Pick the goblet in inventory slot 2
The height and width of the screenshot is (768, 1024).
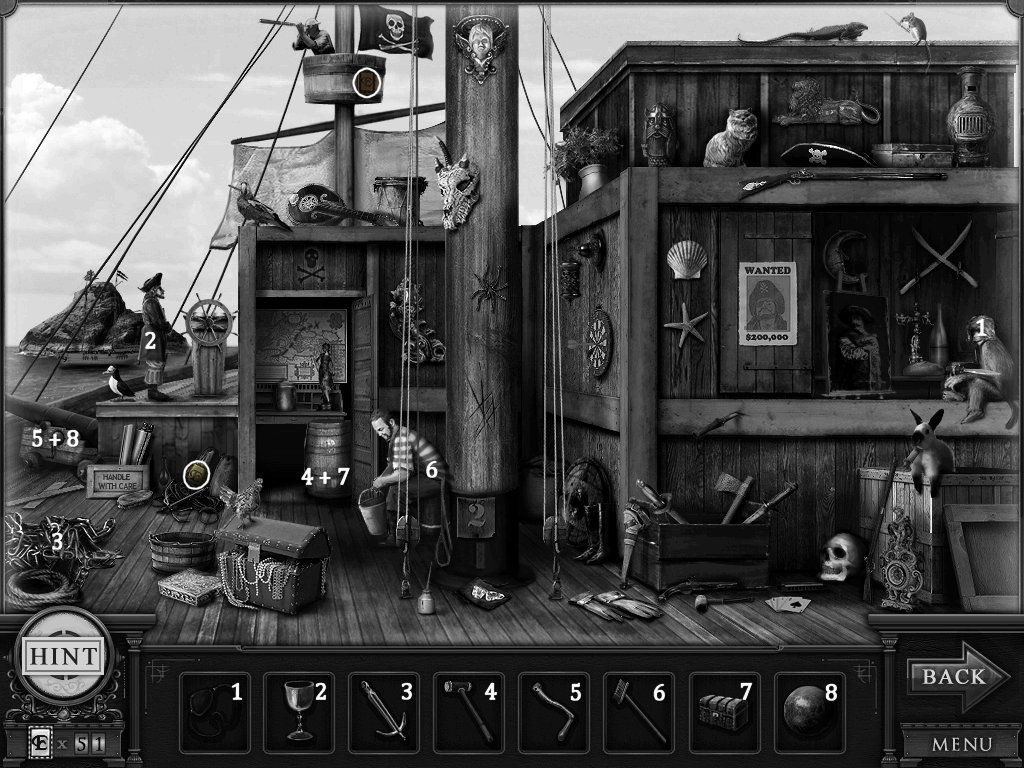point(296,712)
